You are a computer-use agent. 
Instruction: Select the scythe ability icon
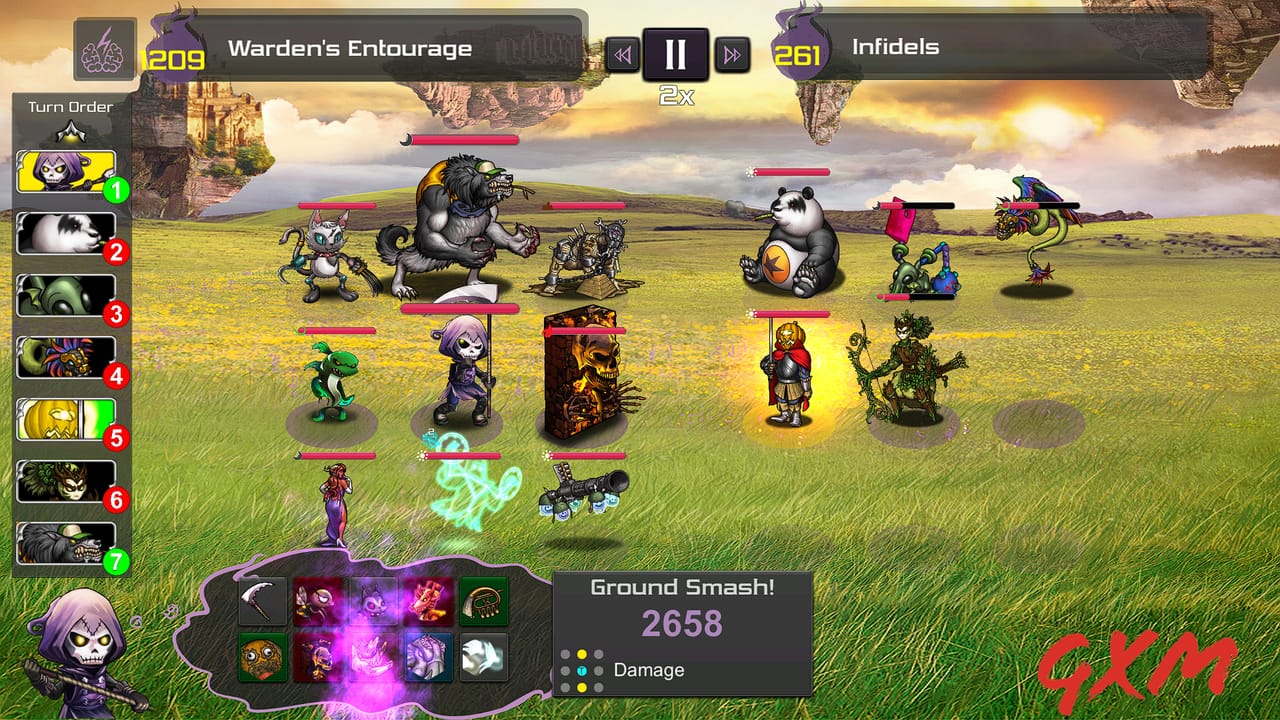pyautogui.click(x=263, y=601)
